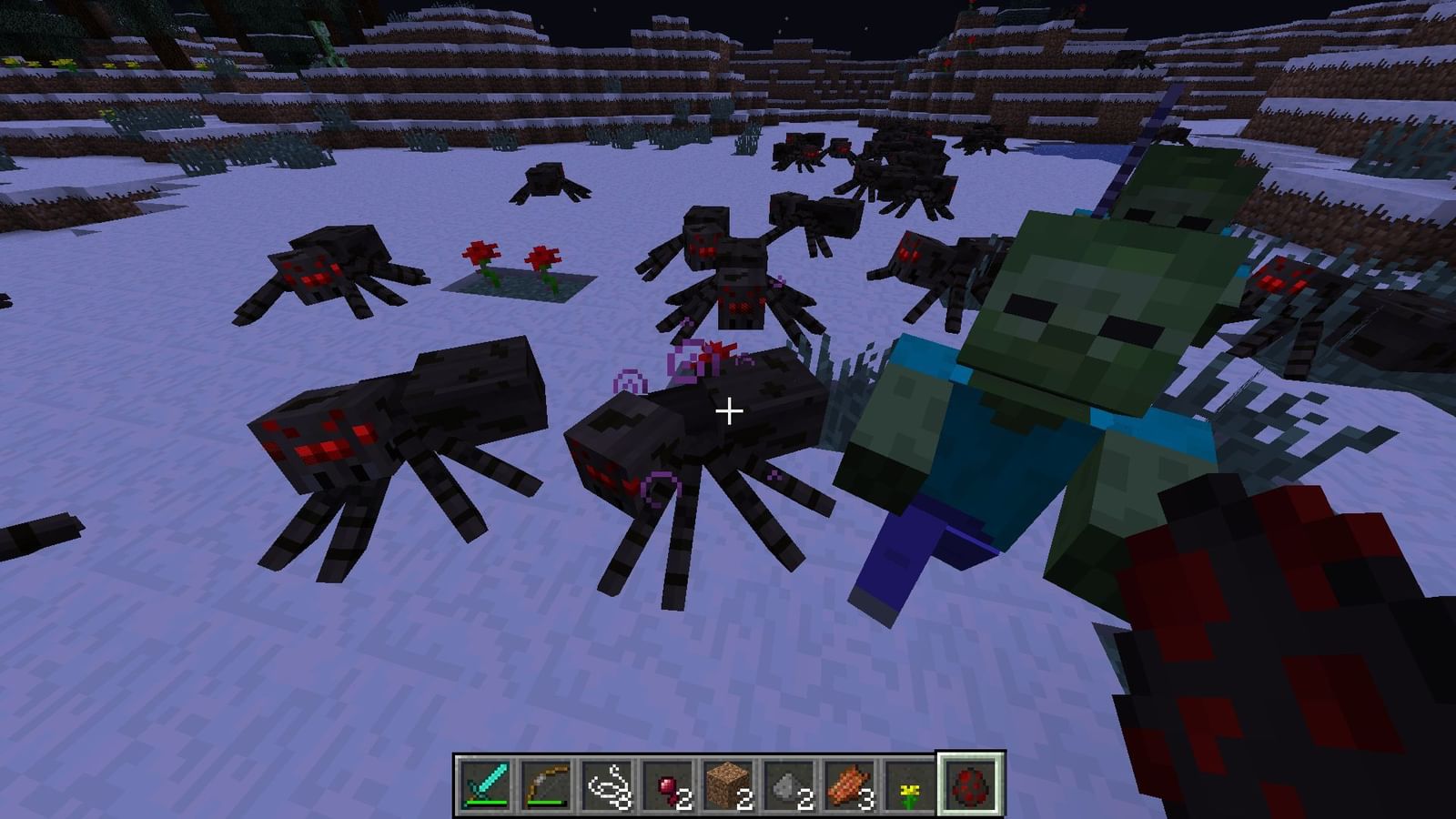Select the spider spawn egg slot

point(967,784)
